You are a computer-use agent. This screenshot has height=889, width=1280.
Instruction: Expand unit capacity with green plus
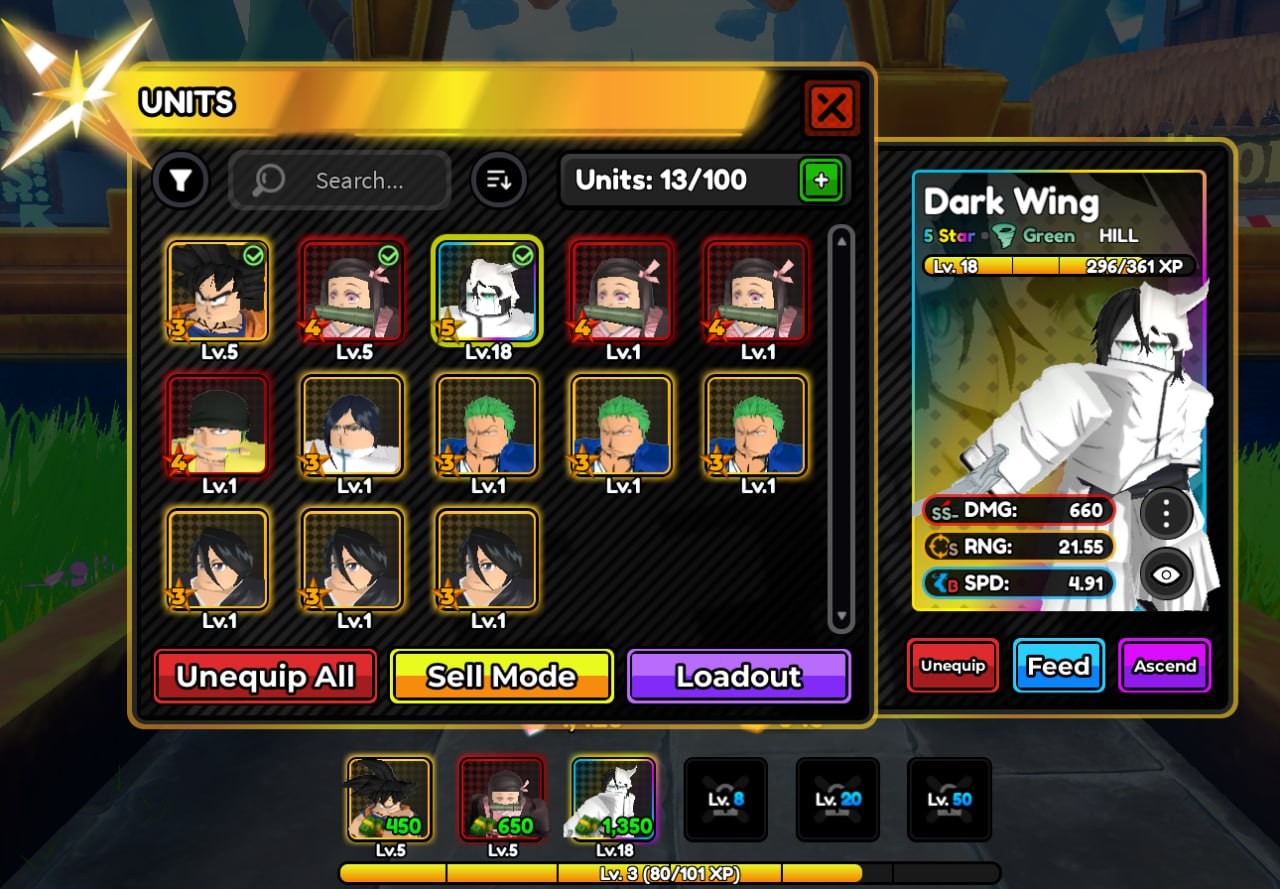coord(821,181)
